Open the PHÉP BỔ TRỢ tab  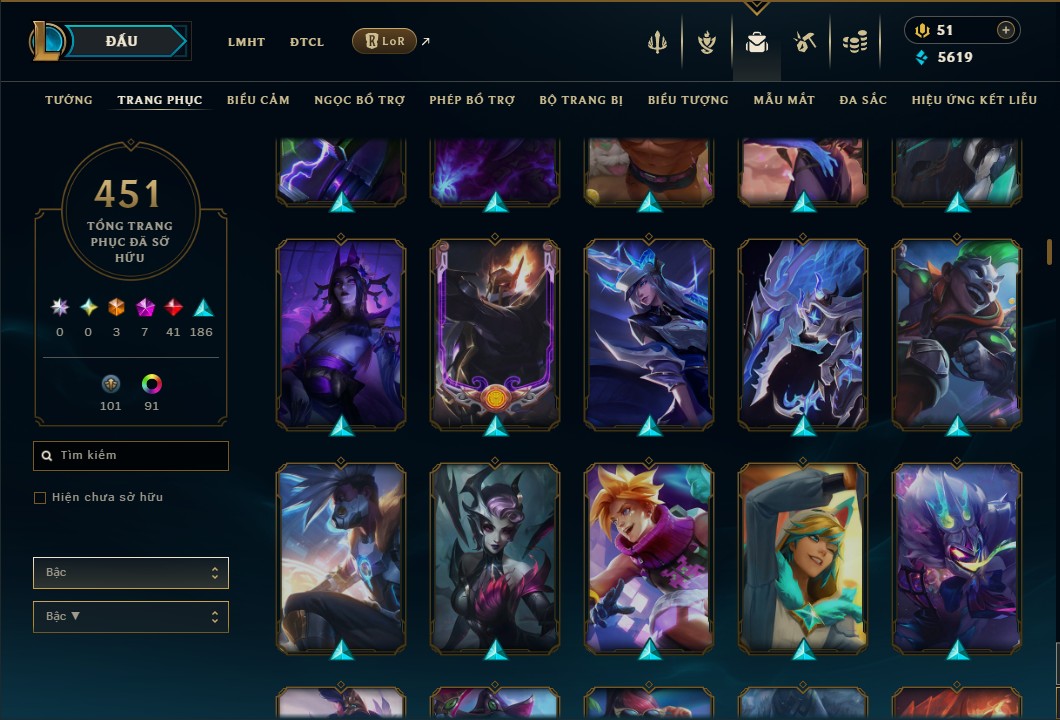pyautogui.click(x=472, y=100)
